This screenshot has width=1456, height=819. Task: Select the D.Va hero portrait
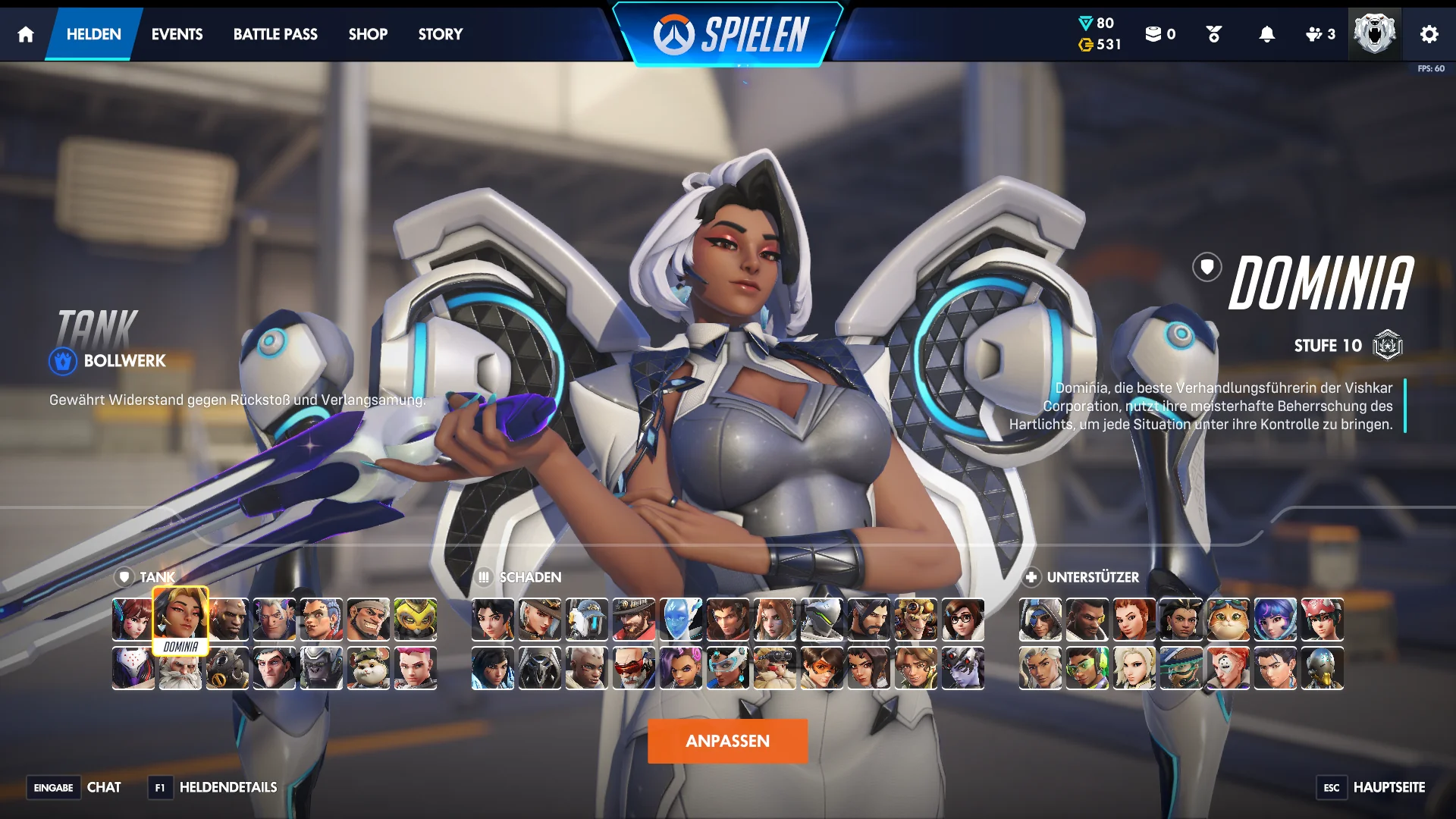[x=133, y=620]
